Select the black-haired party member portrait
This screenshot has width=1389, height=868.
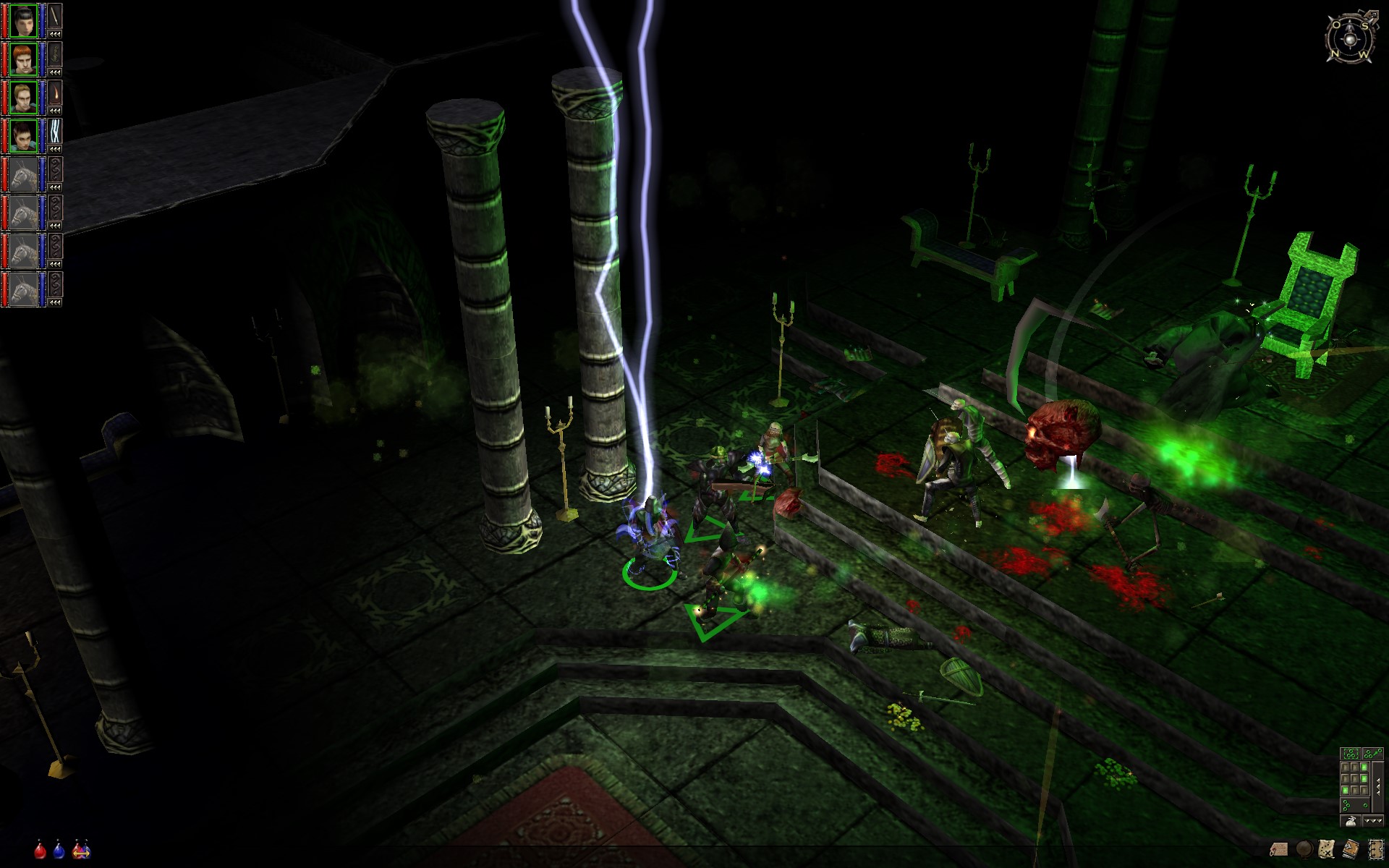tap(23, 21)
